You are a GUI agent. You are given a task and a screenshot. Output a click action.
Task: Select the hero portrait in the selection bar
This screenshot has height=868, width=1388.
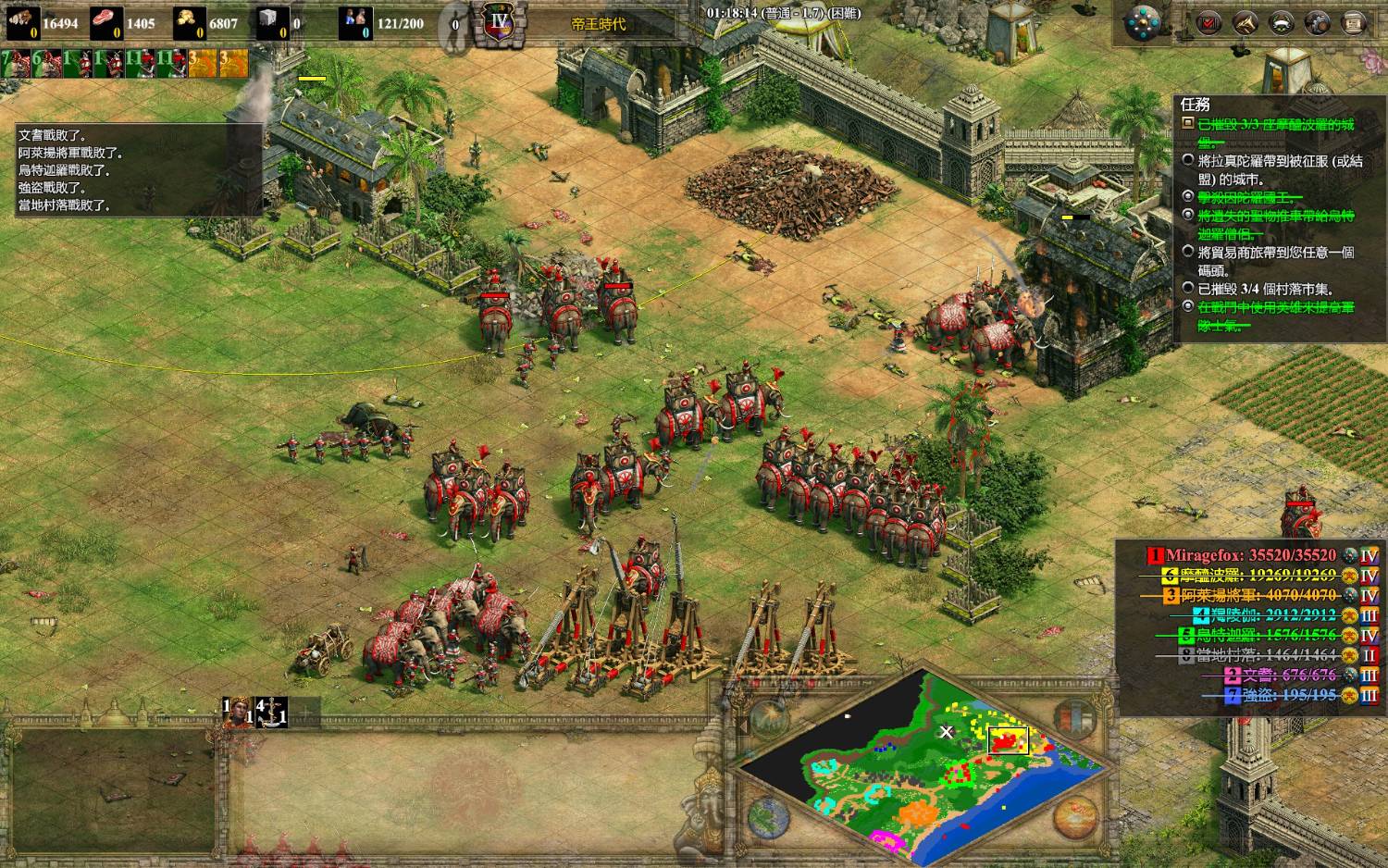pyautogui.click(x=238, y=712)
